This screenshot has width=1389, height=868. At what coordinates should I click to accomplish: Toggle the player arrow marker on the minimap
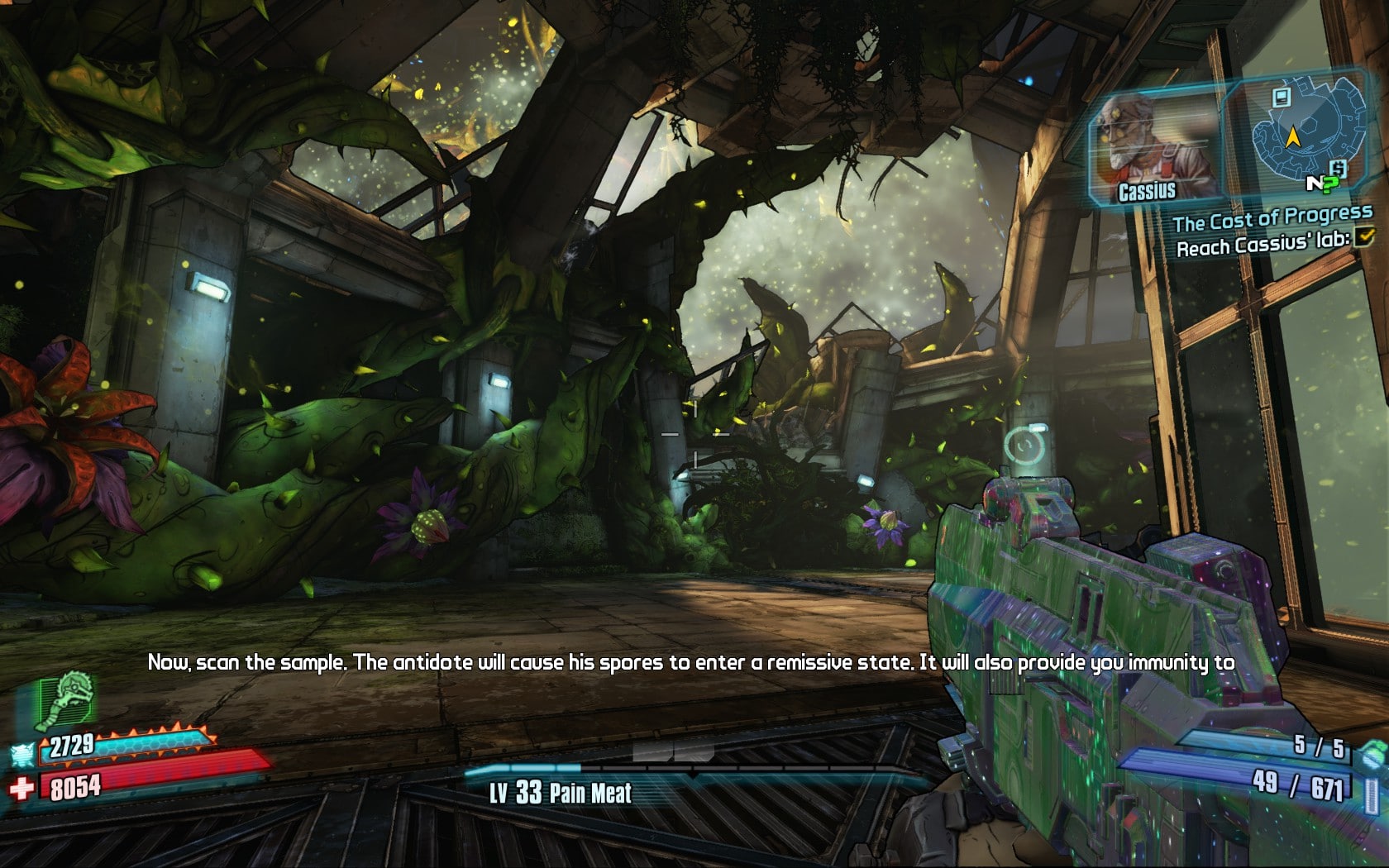click(1293, 136)
